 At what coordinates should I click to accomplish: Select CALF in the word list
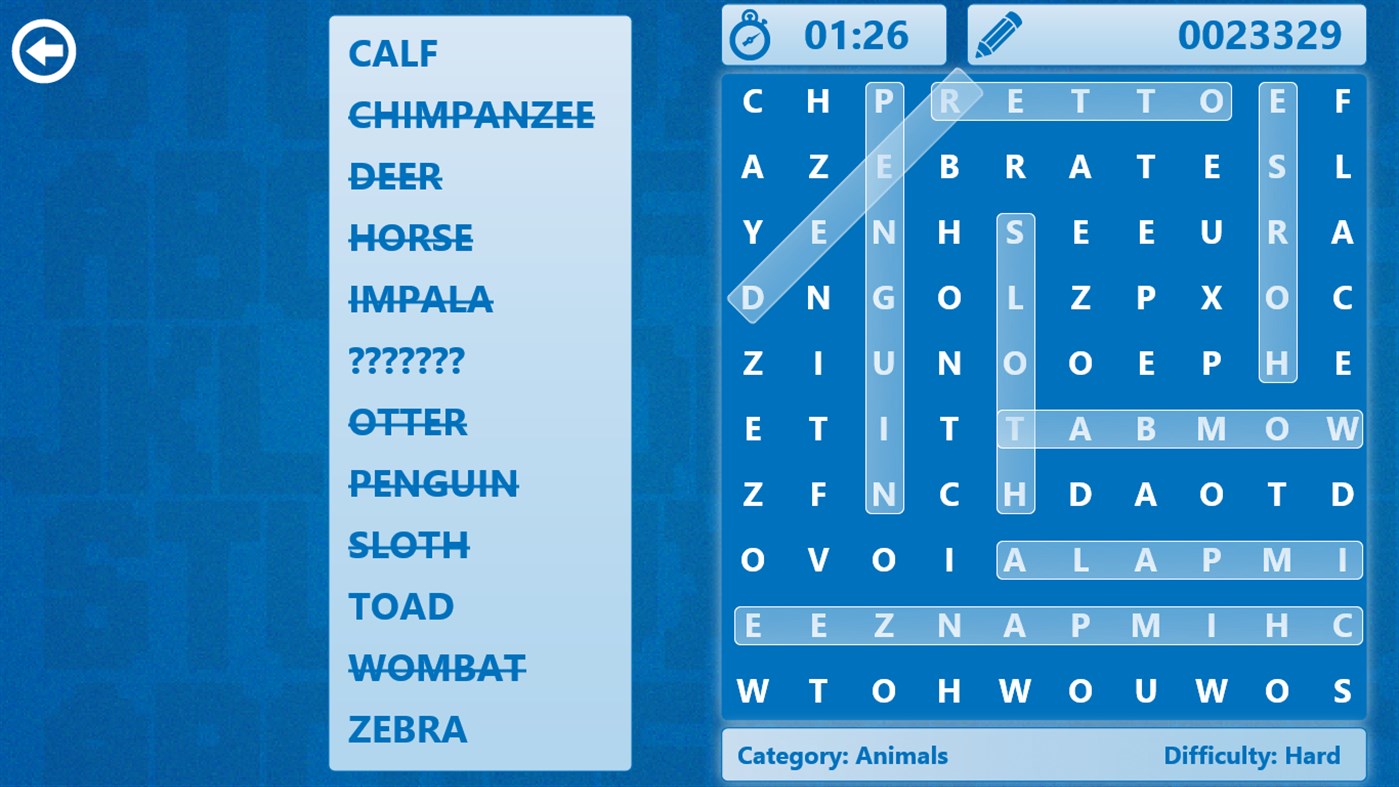(392, 53)
